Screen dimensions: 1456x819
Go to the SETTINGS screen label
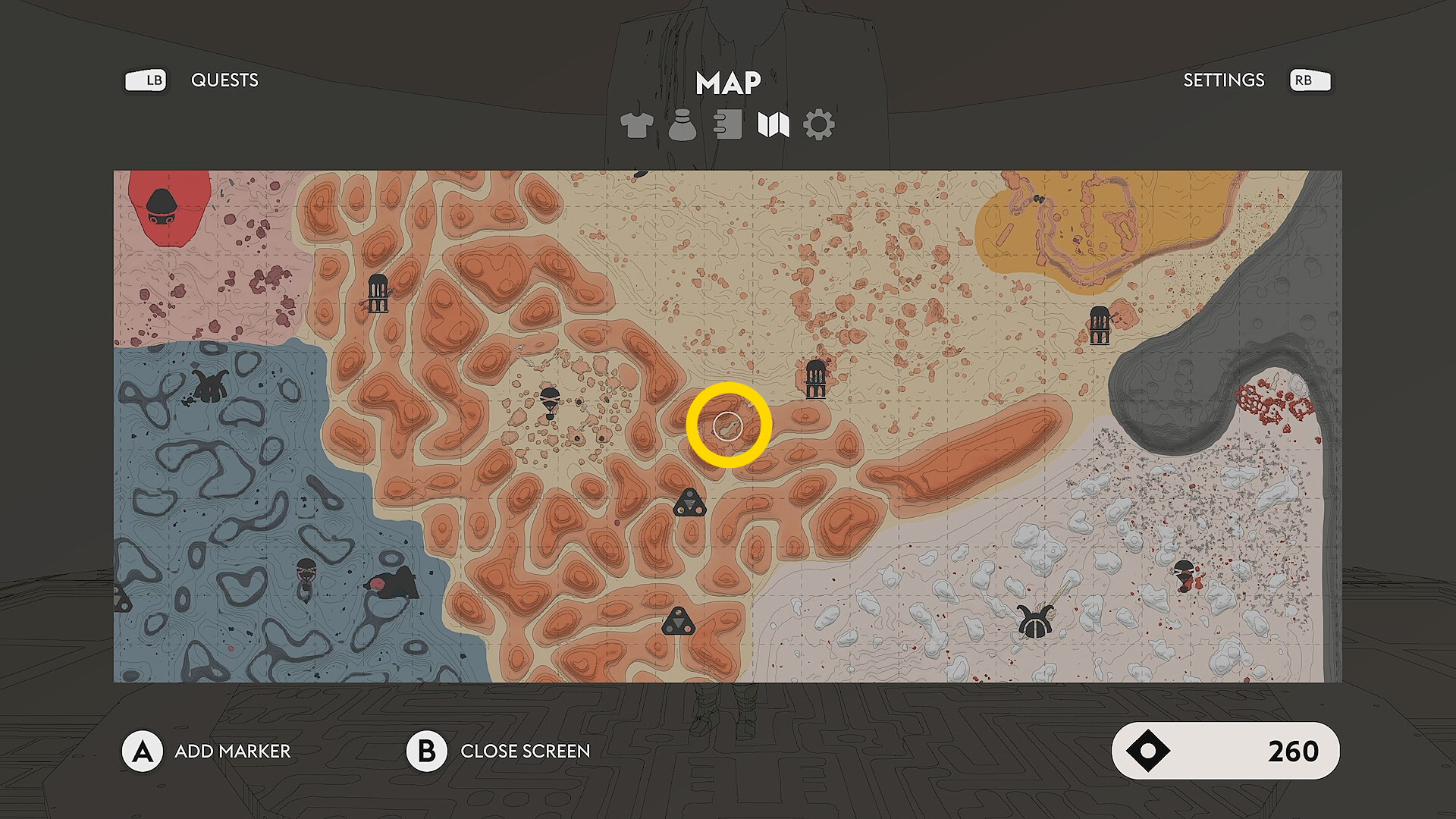tap(1223, 80)
